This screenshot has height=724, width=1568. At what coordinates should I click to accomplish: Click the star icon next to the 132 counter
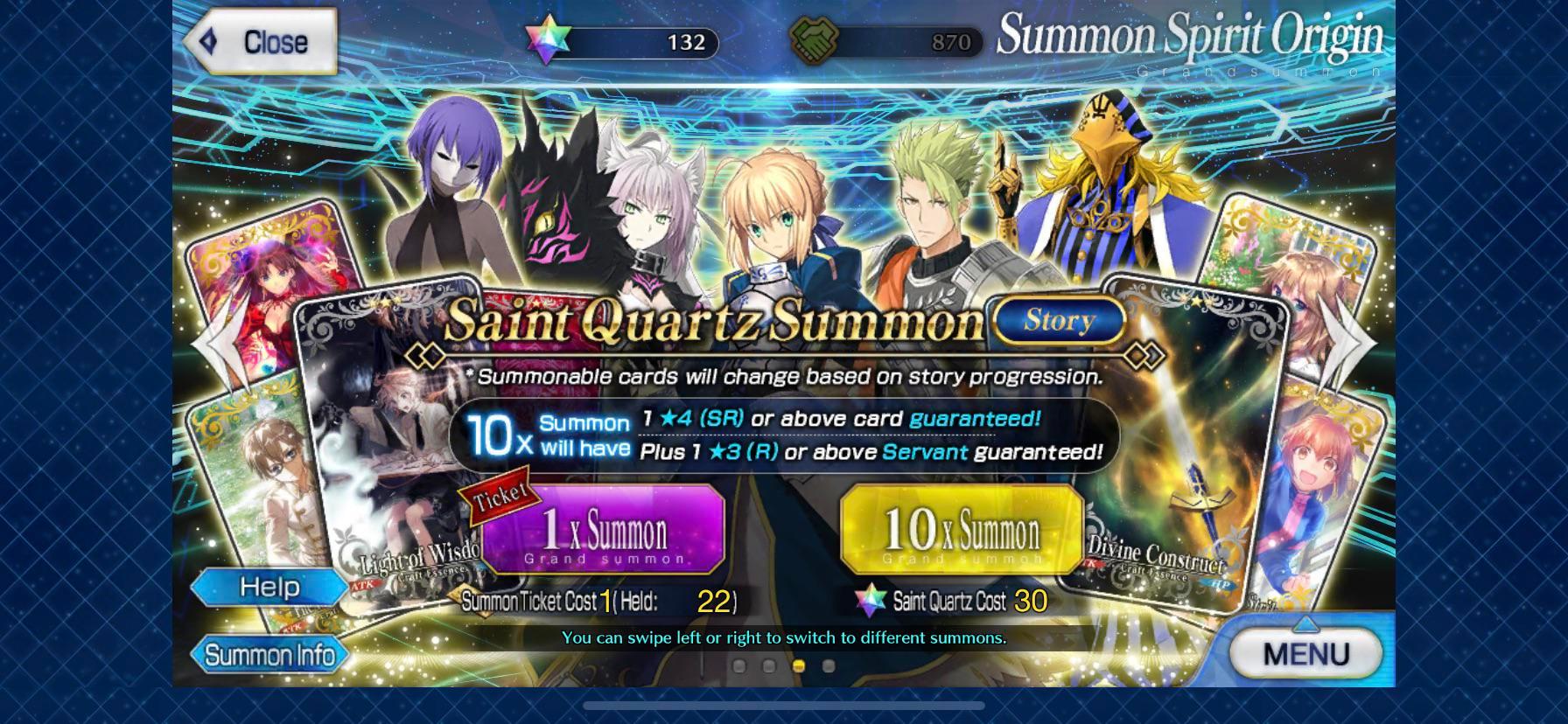pos(549,39)
